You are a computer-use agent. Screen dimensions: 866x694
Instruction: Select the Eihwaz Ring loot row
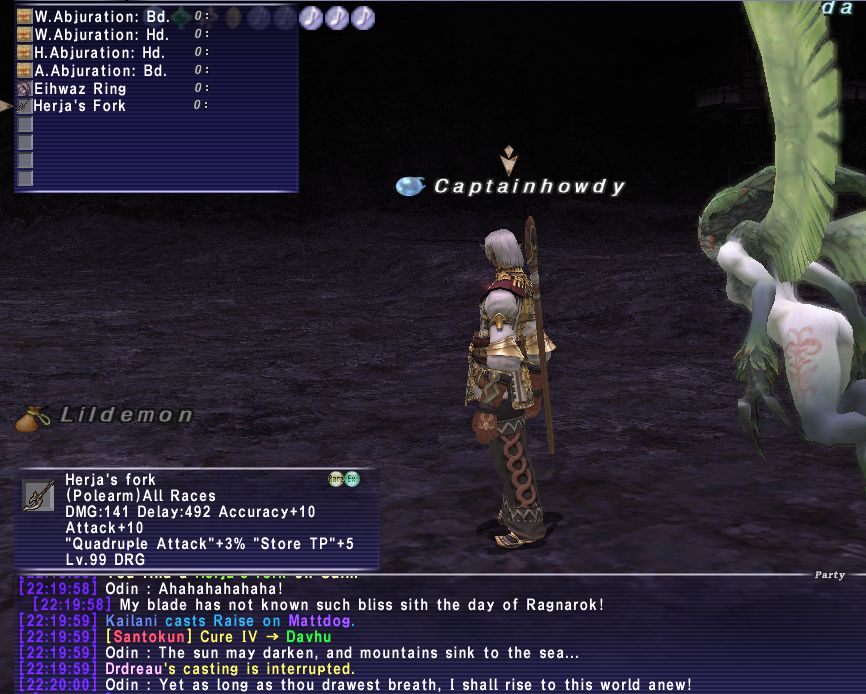(x=80, y=88)
